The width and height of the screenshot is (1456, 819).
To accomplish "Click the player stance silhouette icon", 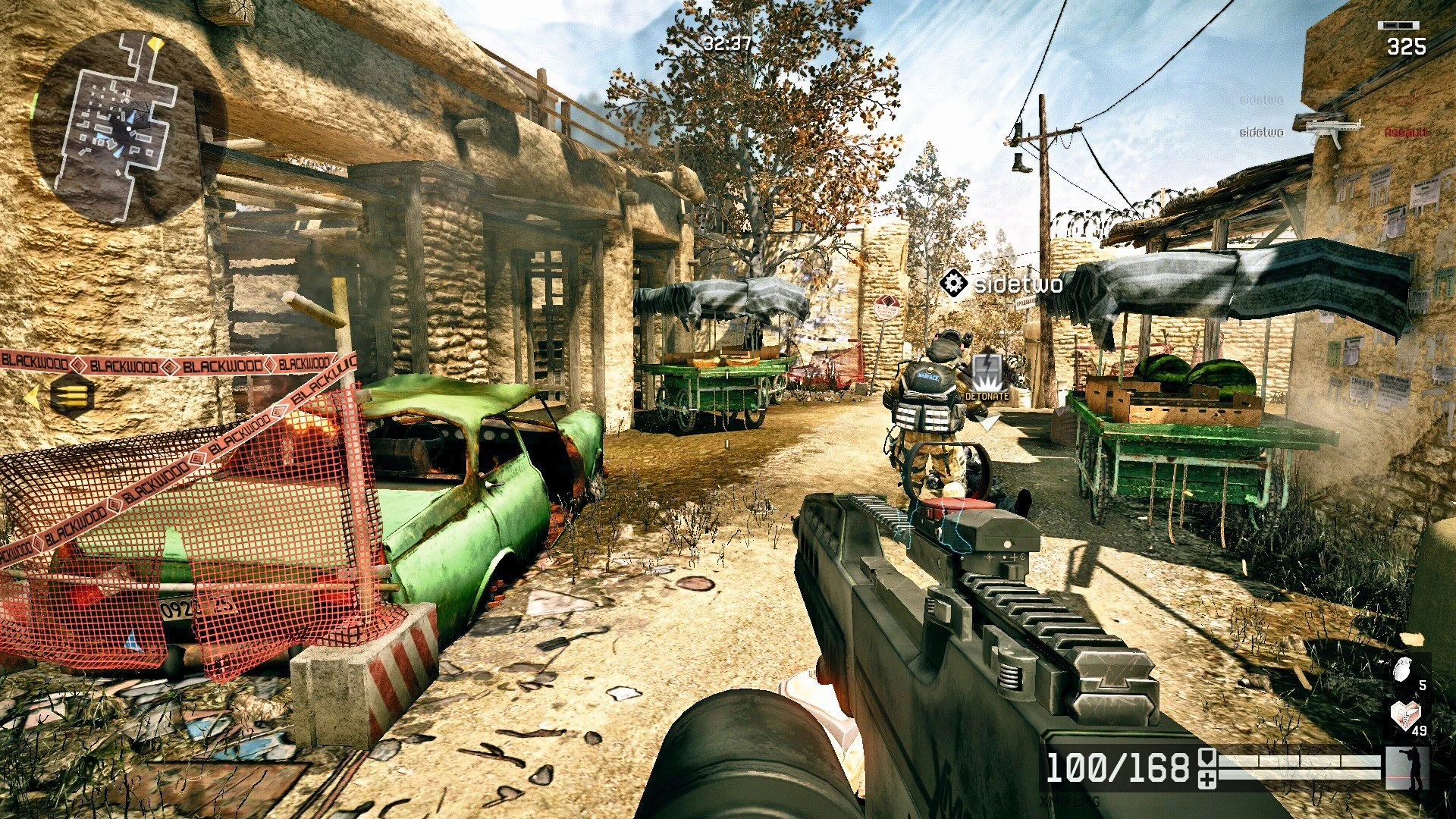I will tap(1409, 767).
